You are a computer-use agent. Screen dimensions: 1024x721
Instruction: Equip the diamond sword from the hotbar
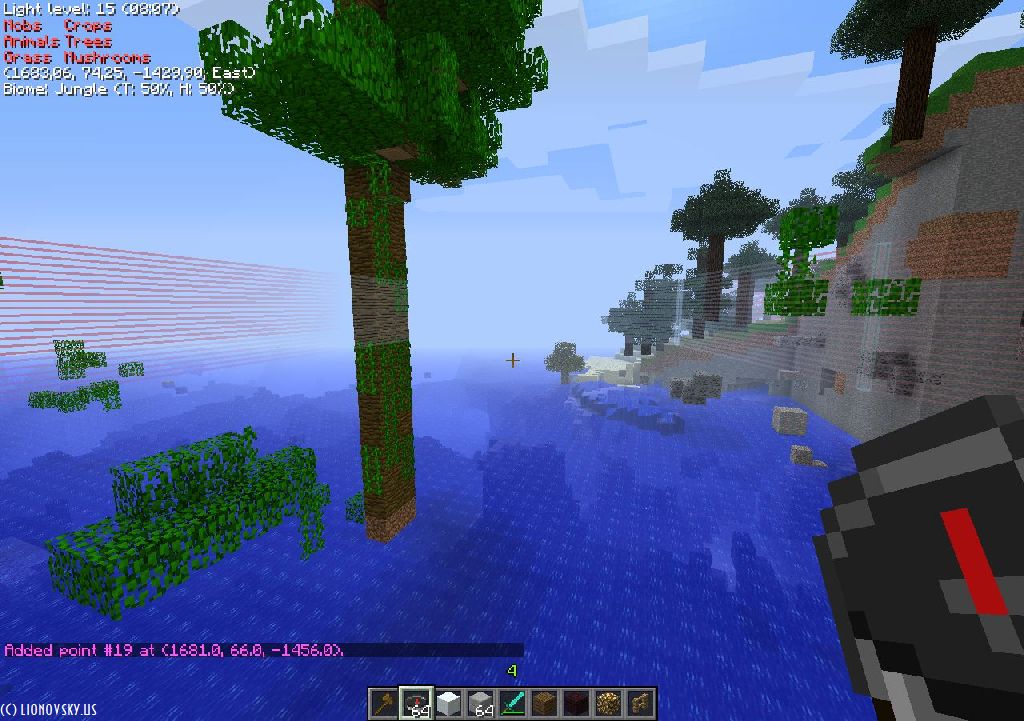pos(512,703)
